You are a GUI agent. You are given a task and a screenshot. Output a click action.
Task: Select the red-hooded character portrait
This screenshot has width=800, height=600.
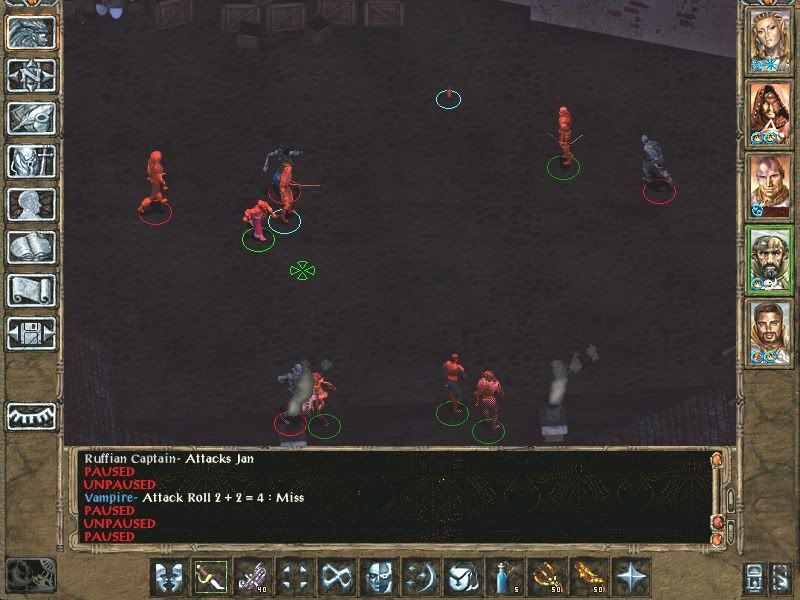771,112
